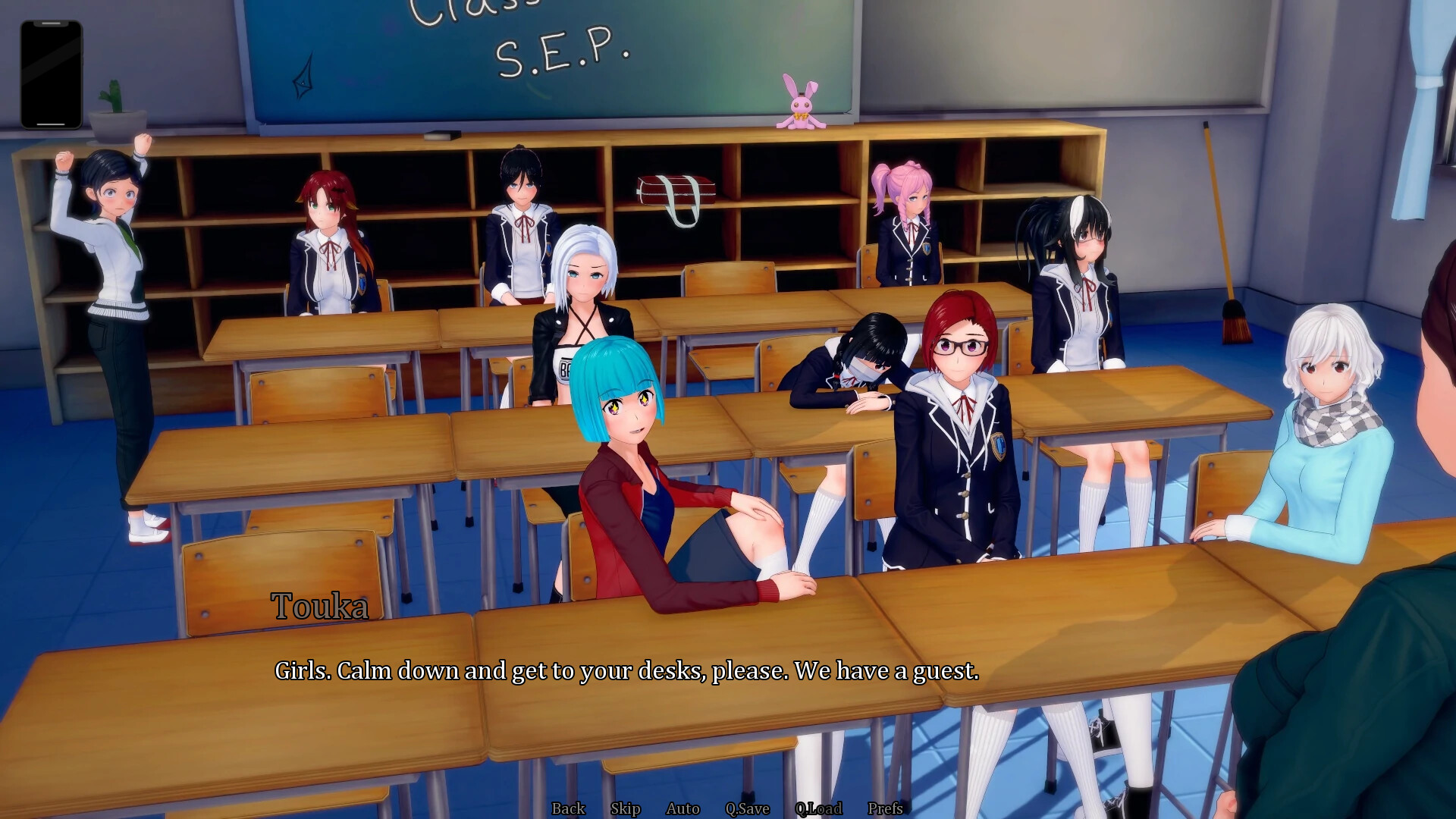The height and width of the screenshot is (819, 1456).
Task: Click the speaker name Touka
Action: click(319, 605)
